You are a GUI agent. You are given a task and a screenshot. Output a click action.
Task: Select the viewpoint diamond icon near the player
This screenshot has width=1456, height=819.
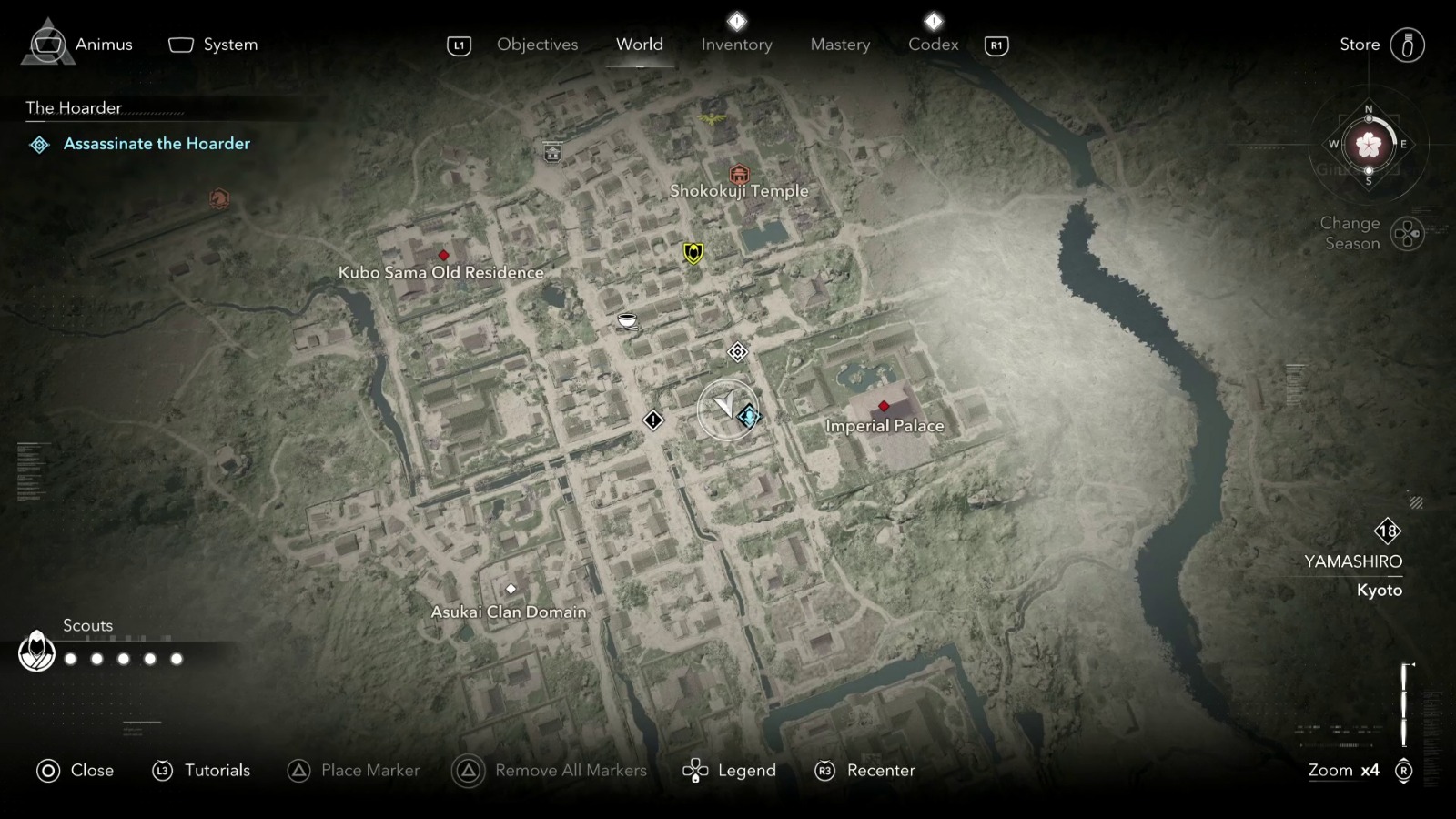[737, 352]
